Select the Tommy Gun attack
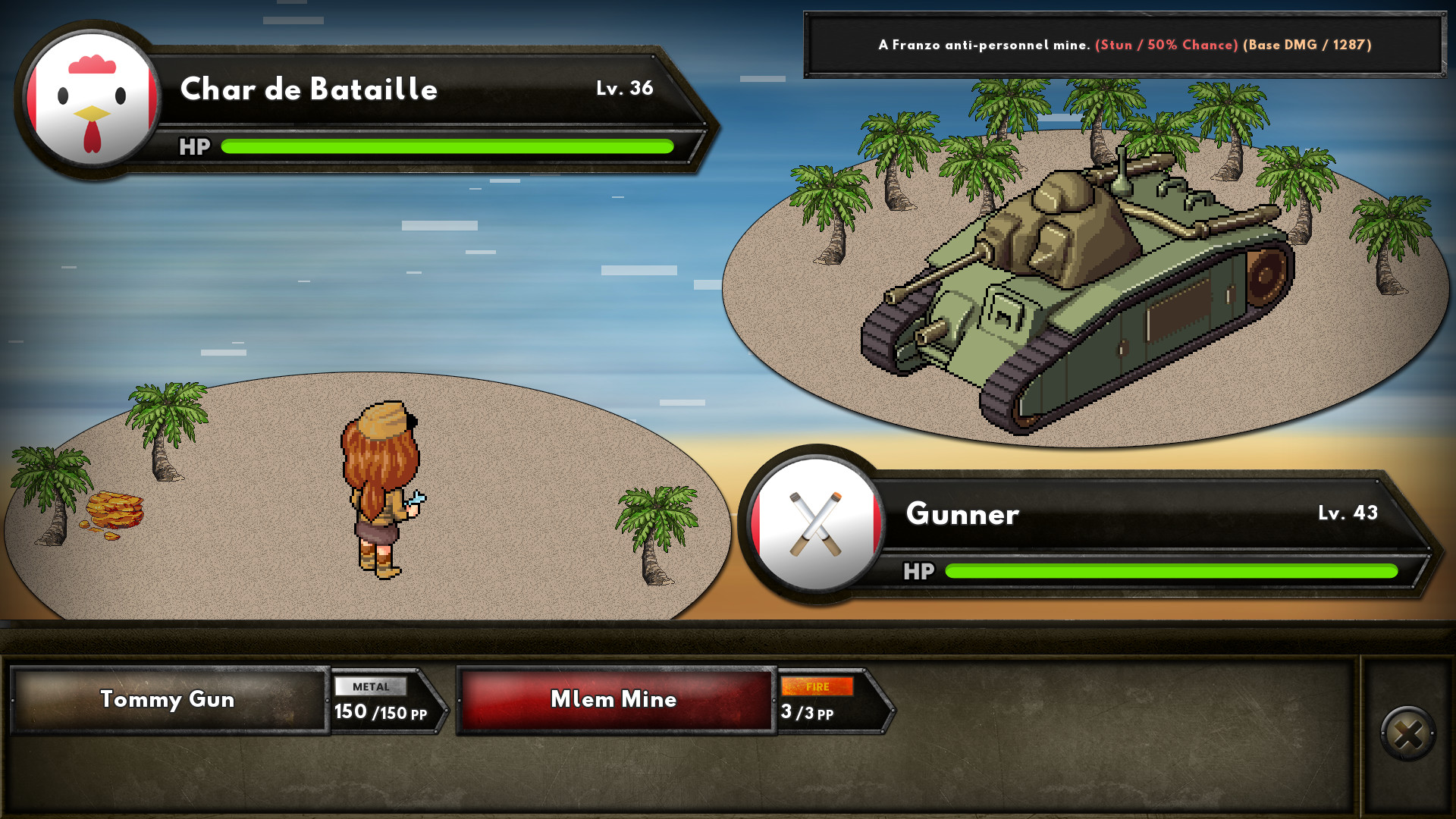 pyautogui.click(x=168, y=700)
